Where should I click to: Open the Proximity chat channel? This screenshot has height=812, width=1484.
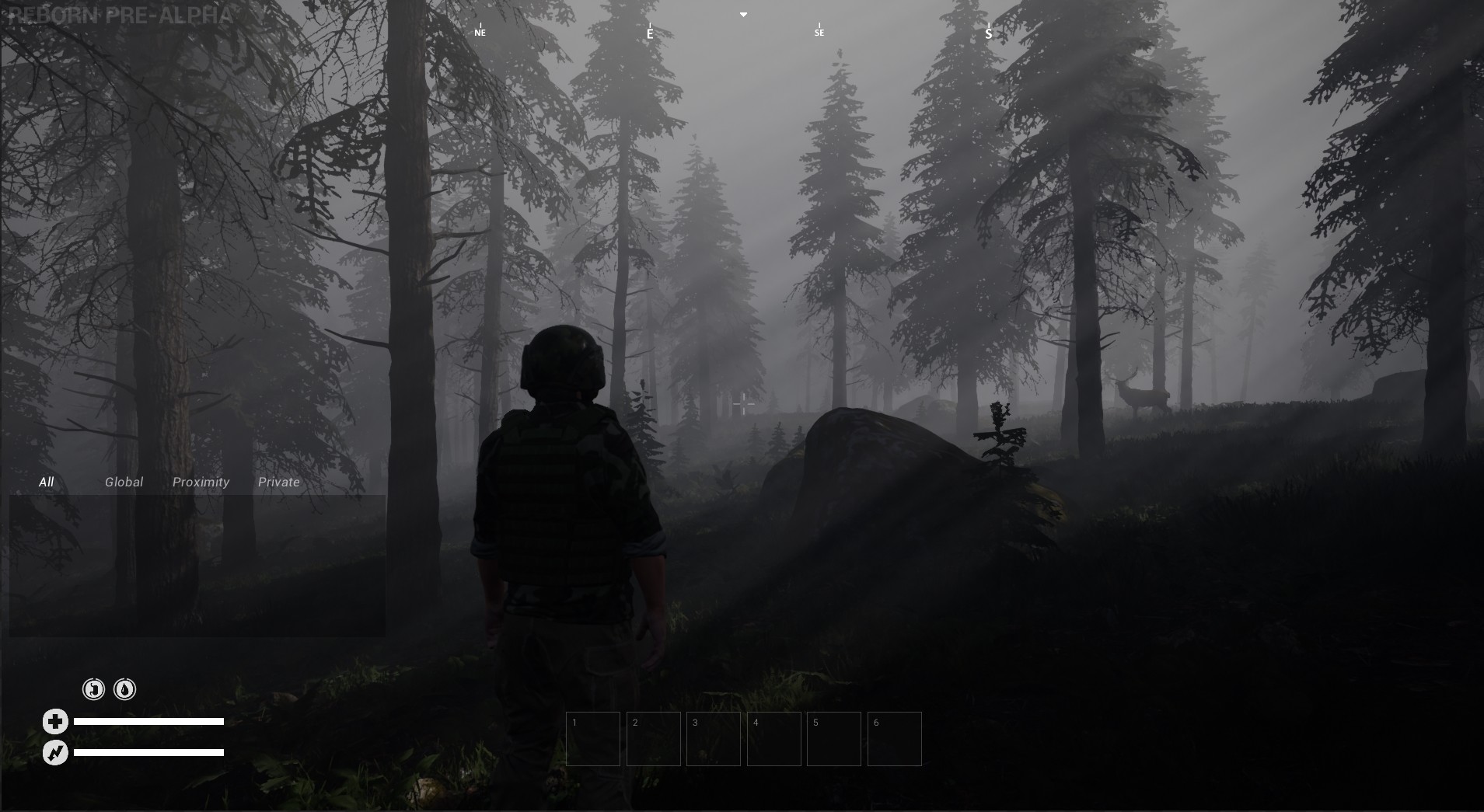click(201, 482)
